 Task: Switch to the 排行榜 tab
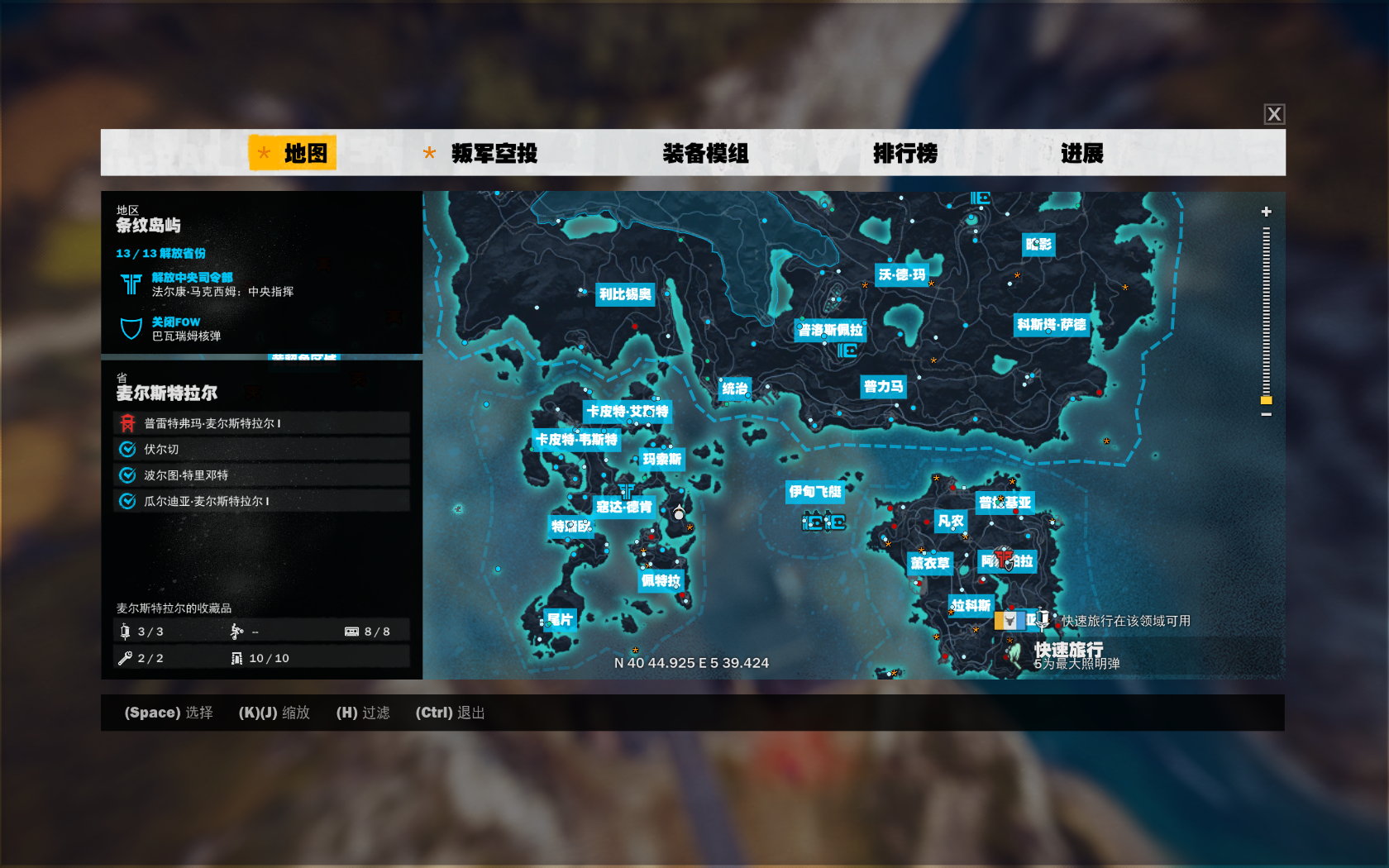click(905, 153)
